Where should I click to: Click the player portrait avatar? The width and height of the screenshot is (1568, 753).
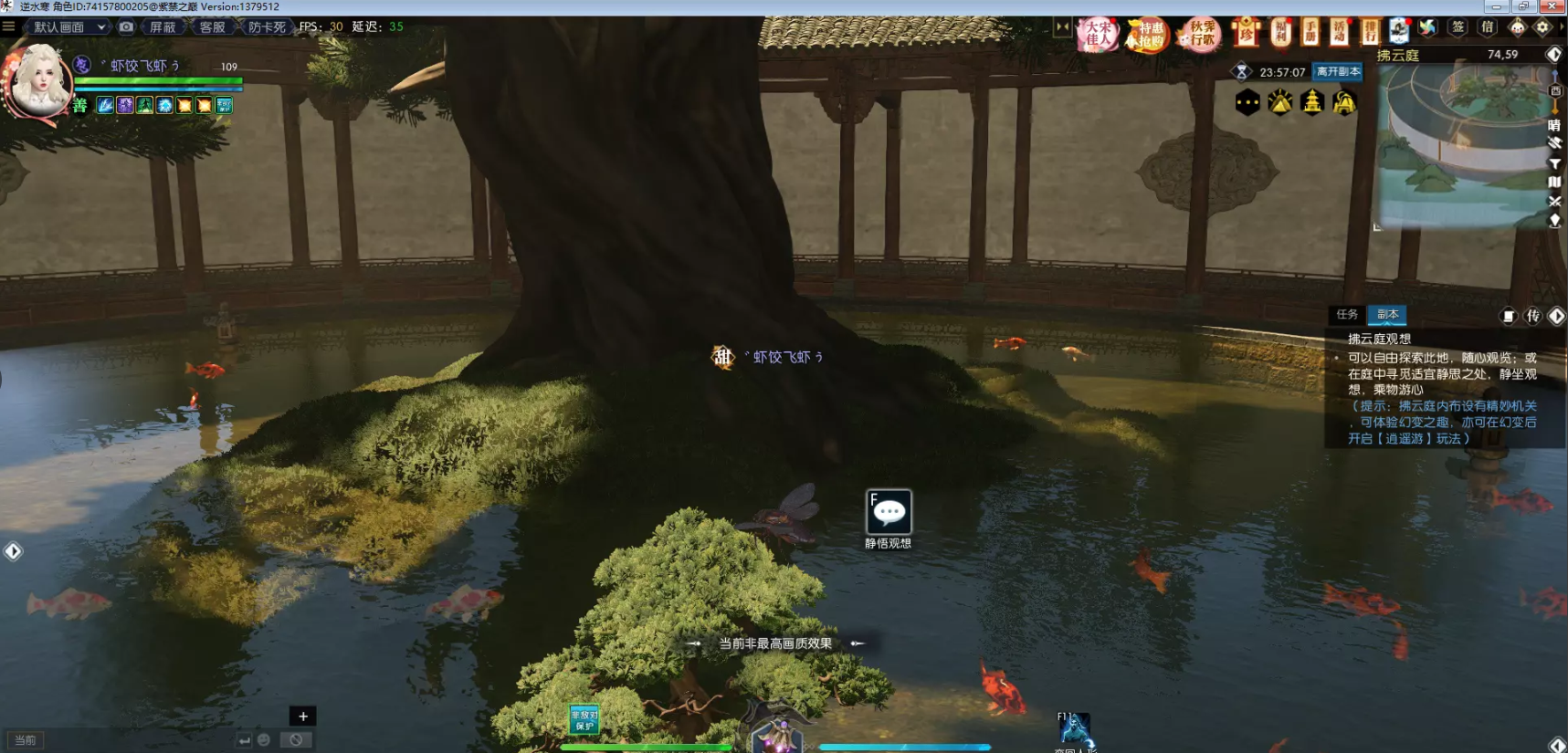(x=38, y=82)
